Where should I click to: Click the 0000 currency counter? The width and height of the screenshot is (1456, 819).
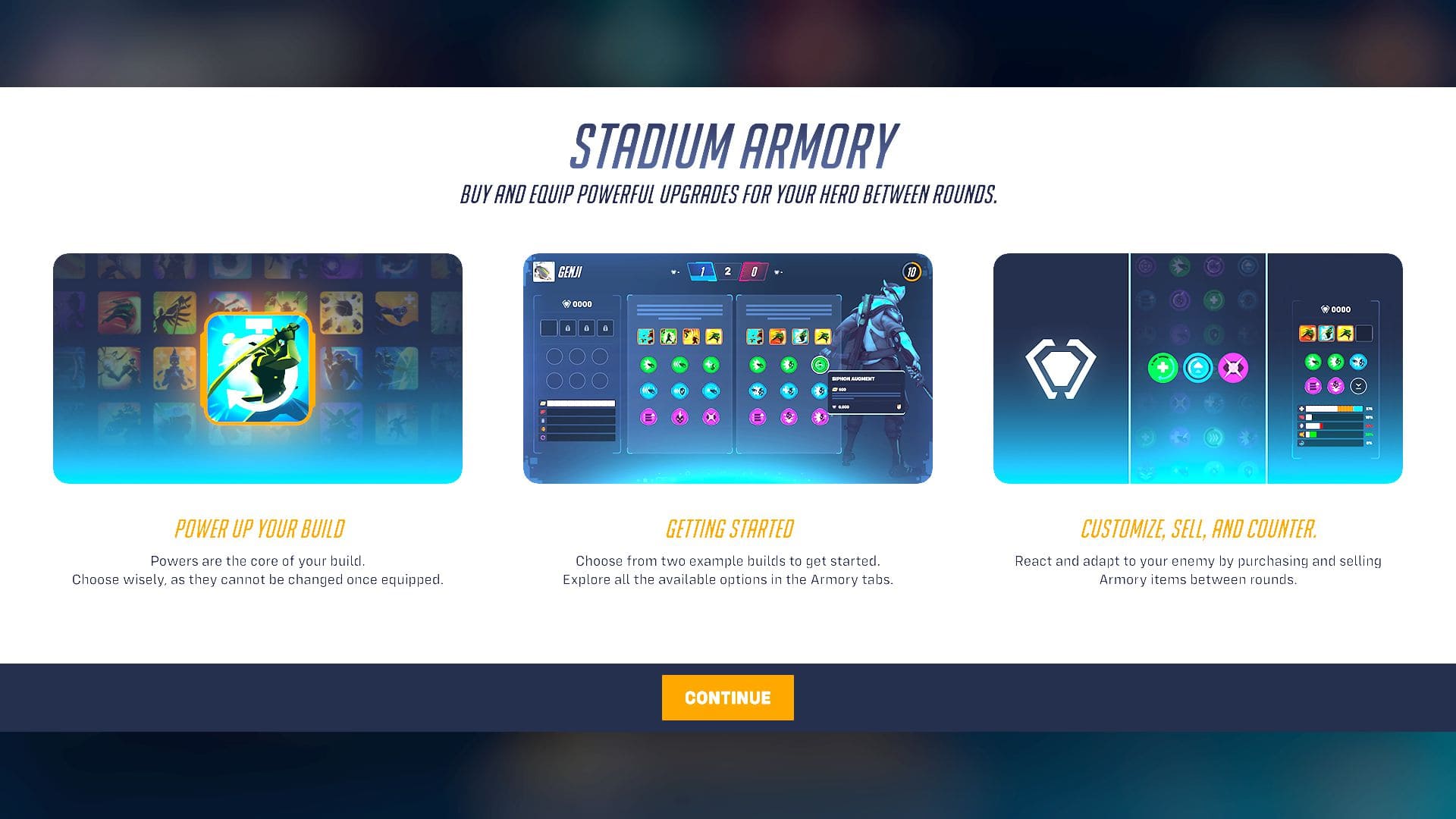click(578, 303)
